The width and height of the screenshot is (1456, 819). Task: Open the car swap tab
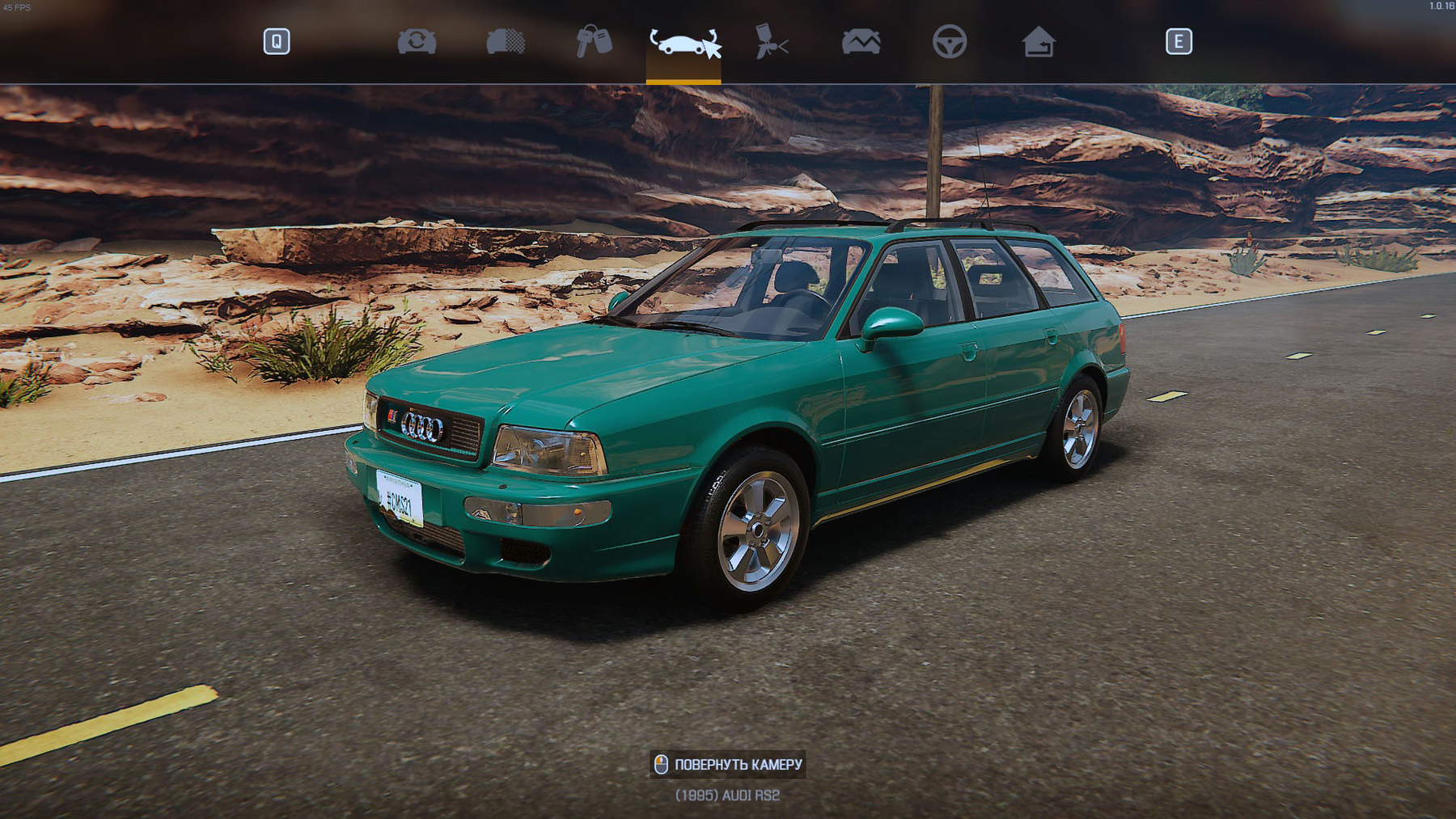pos(417,41)
